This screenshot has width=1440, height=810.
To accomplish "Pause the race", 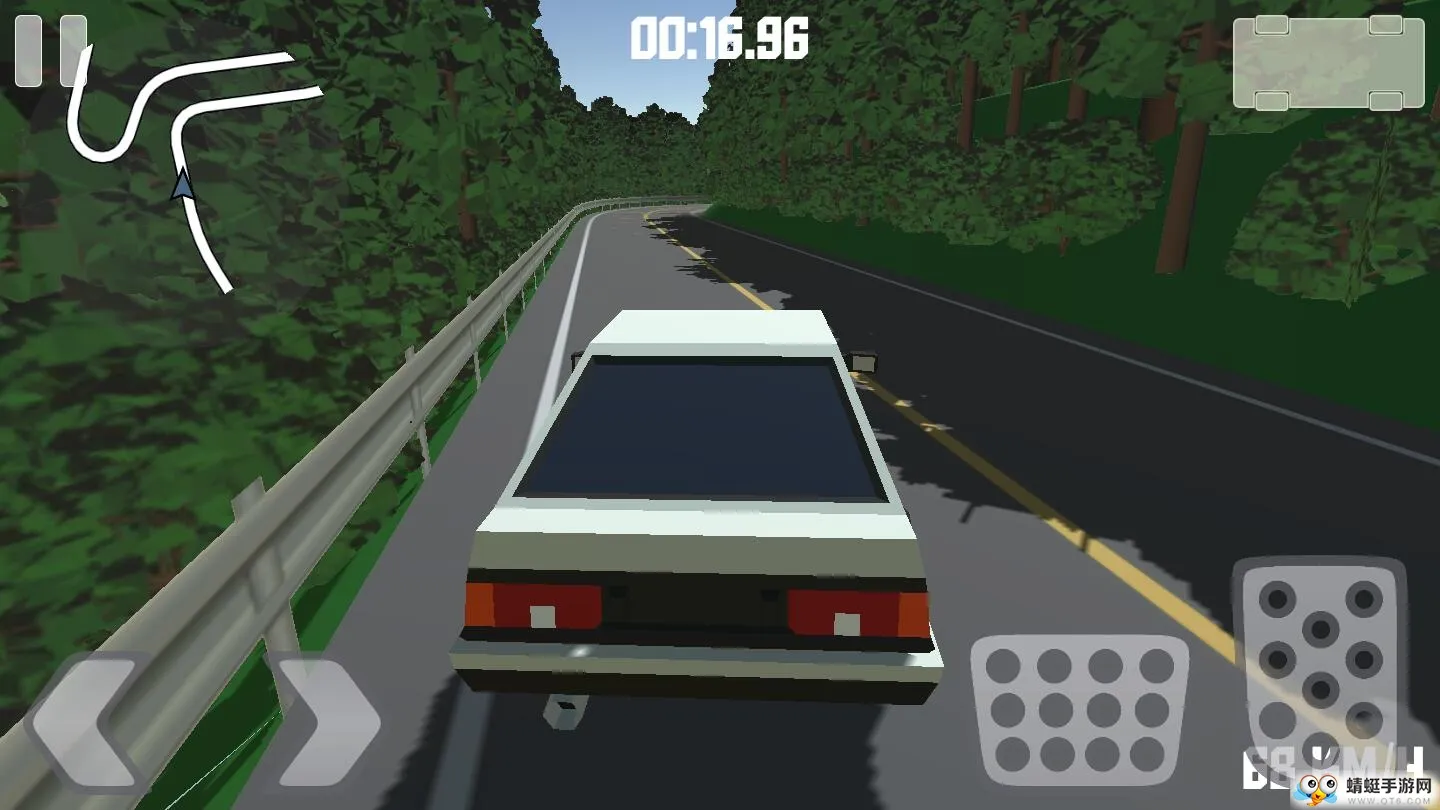I will 48,50.
